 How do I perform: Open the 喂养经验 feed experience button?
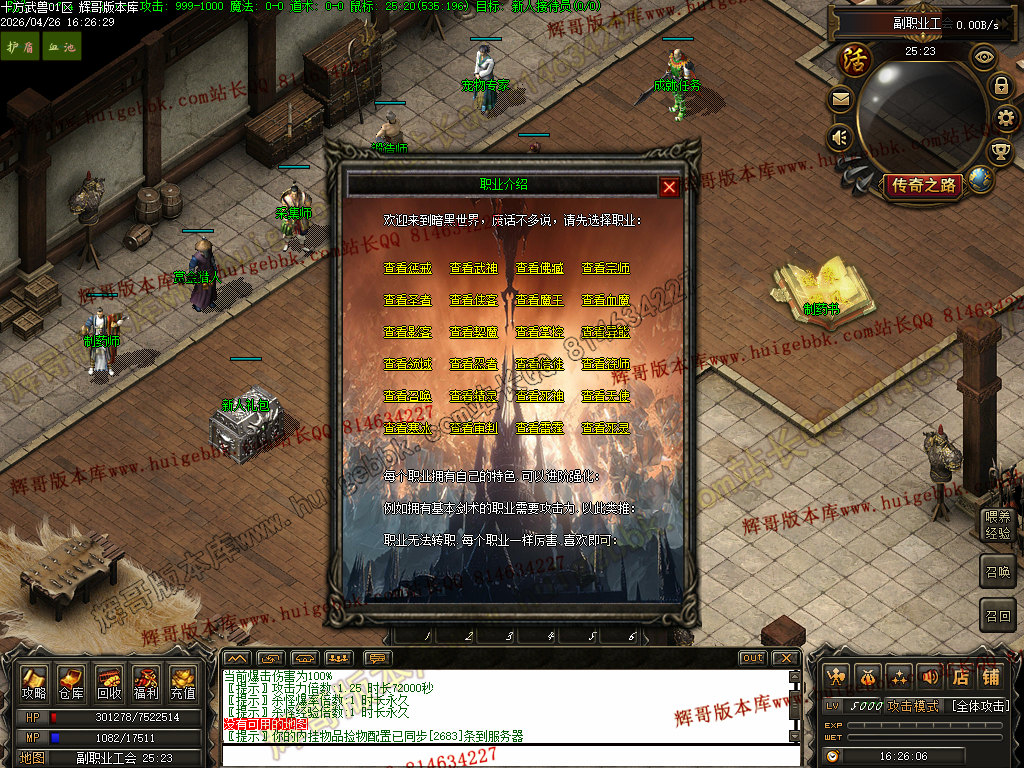click(997, 525)
